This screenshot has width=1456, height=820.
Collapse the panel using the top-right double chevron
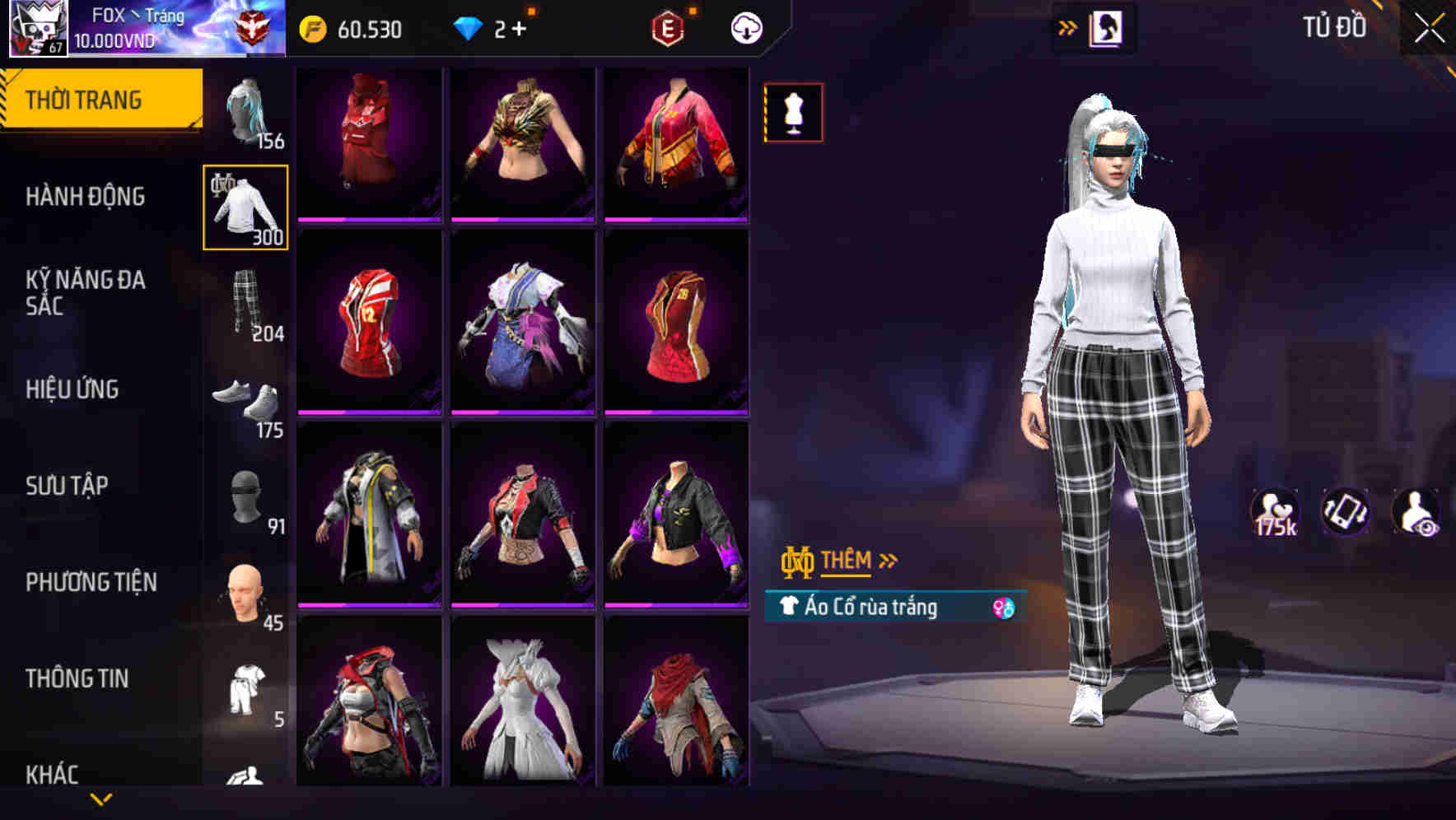[x=1068, y=26]
